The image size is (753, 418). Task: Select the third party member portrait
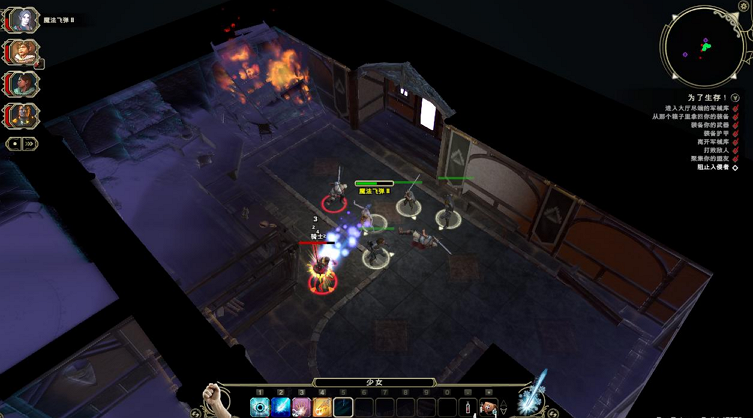[23, 83]
